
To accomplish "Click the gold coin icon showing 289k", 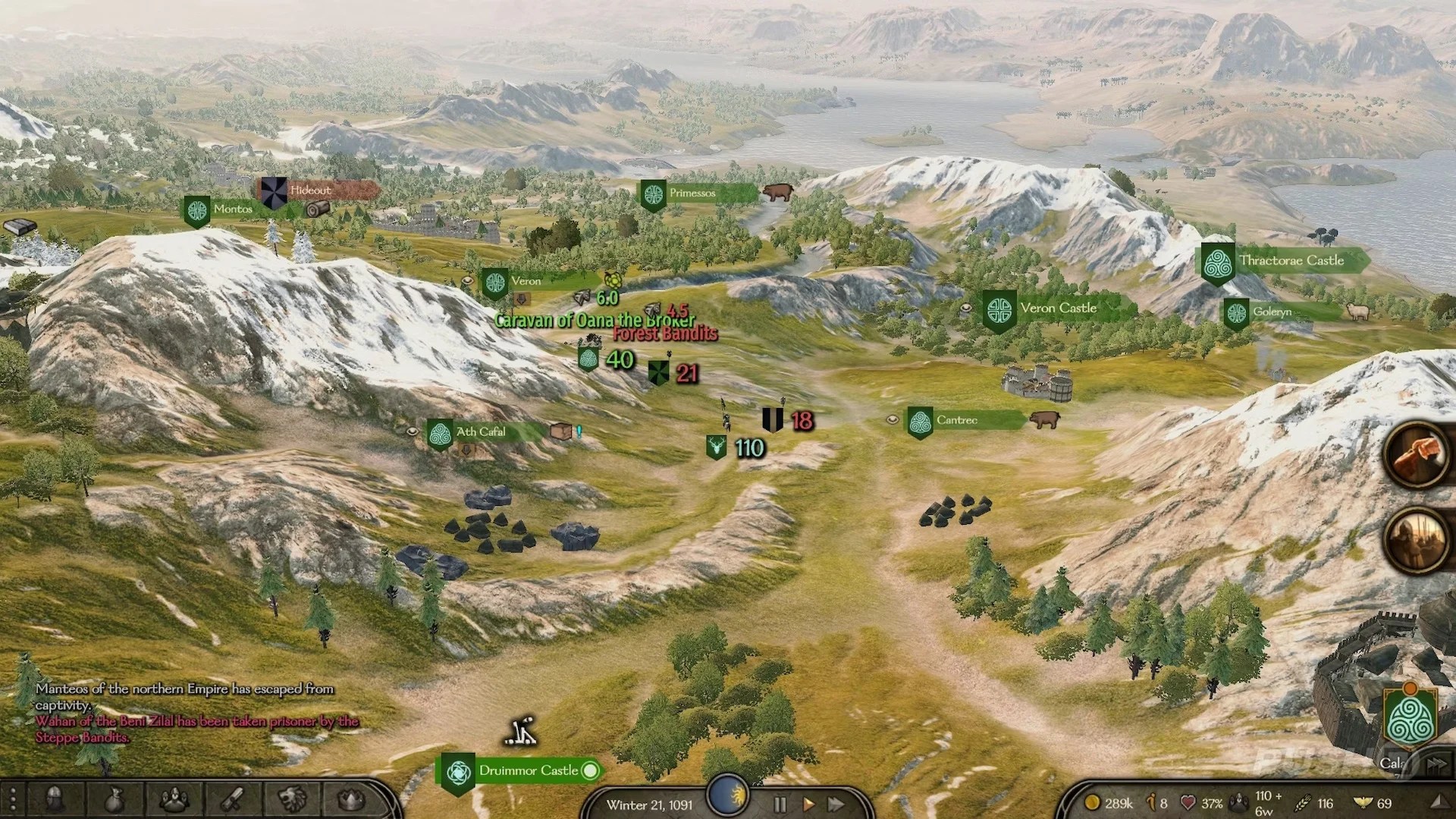I will pyautogui.click(x=1092, y=801).
